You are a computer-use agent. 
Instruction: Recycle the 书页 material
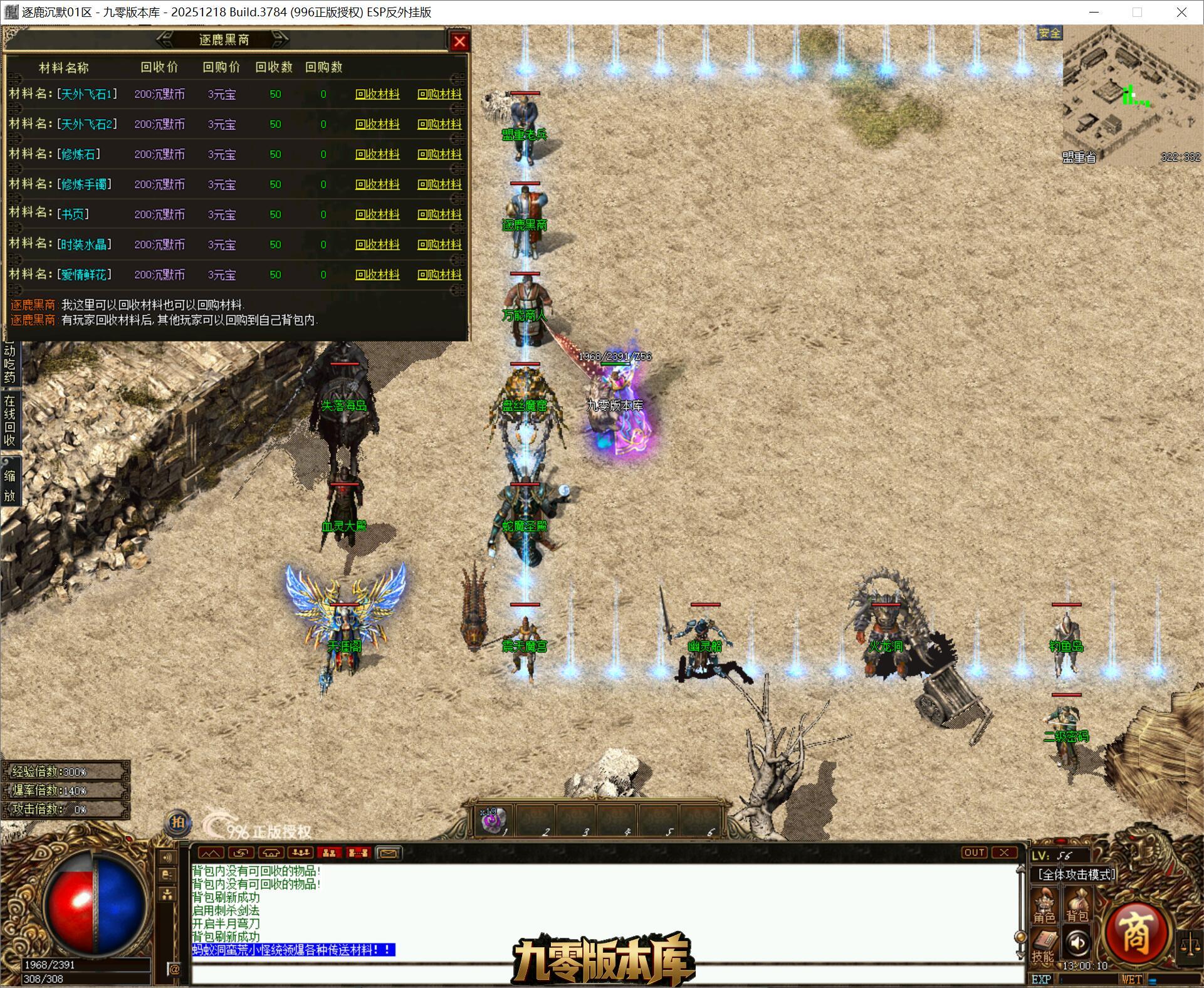pyautogui.click(x=377, y=214)
